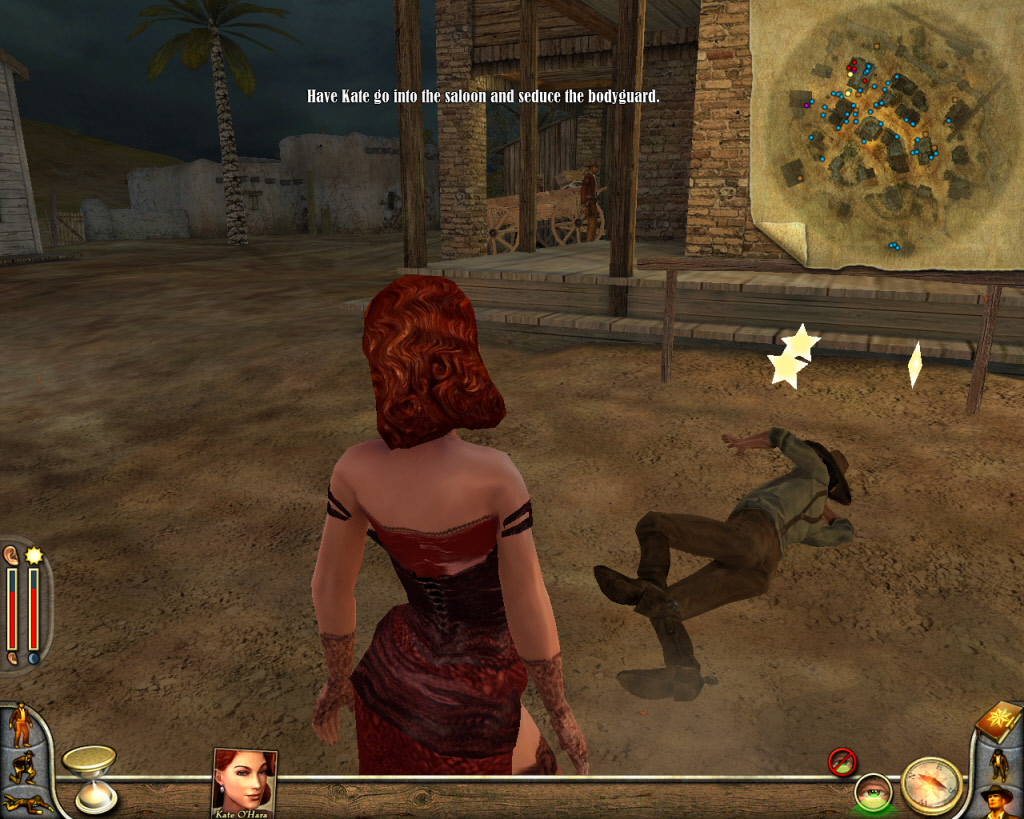Select the cowboy hat character portrait
This screenshot has width=1024, height=819.
[x=998, y=801]
